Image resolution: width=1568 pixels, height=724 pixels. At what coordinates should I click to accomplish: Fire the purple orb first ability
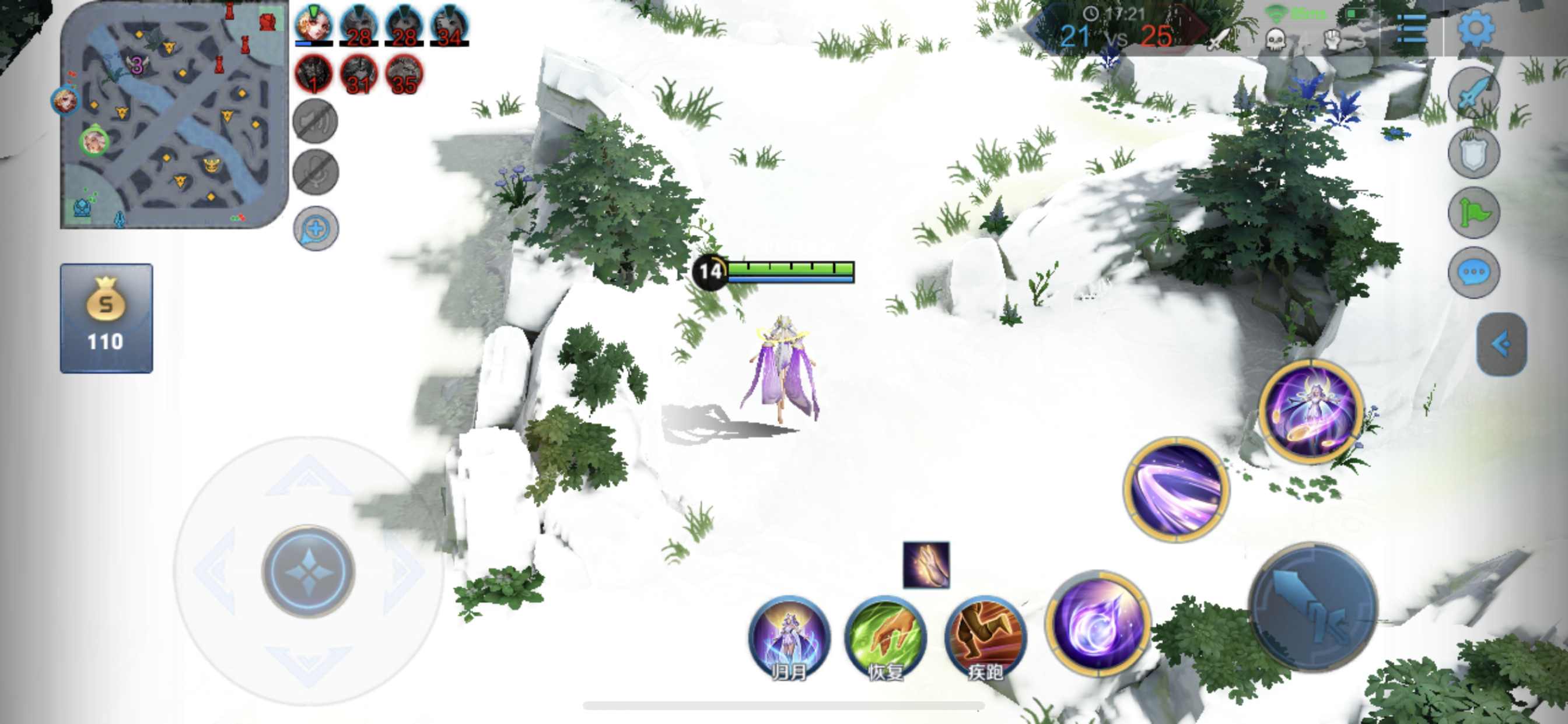point(1097,623)
